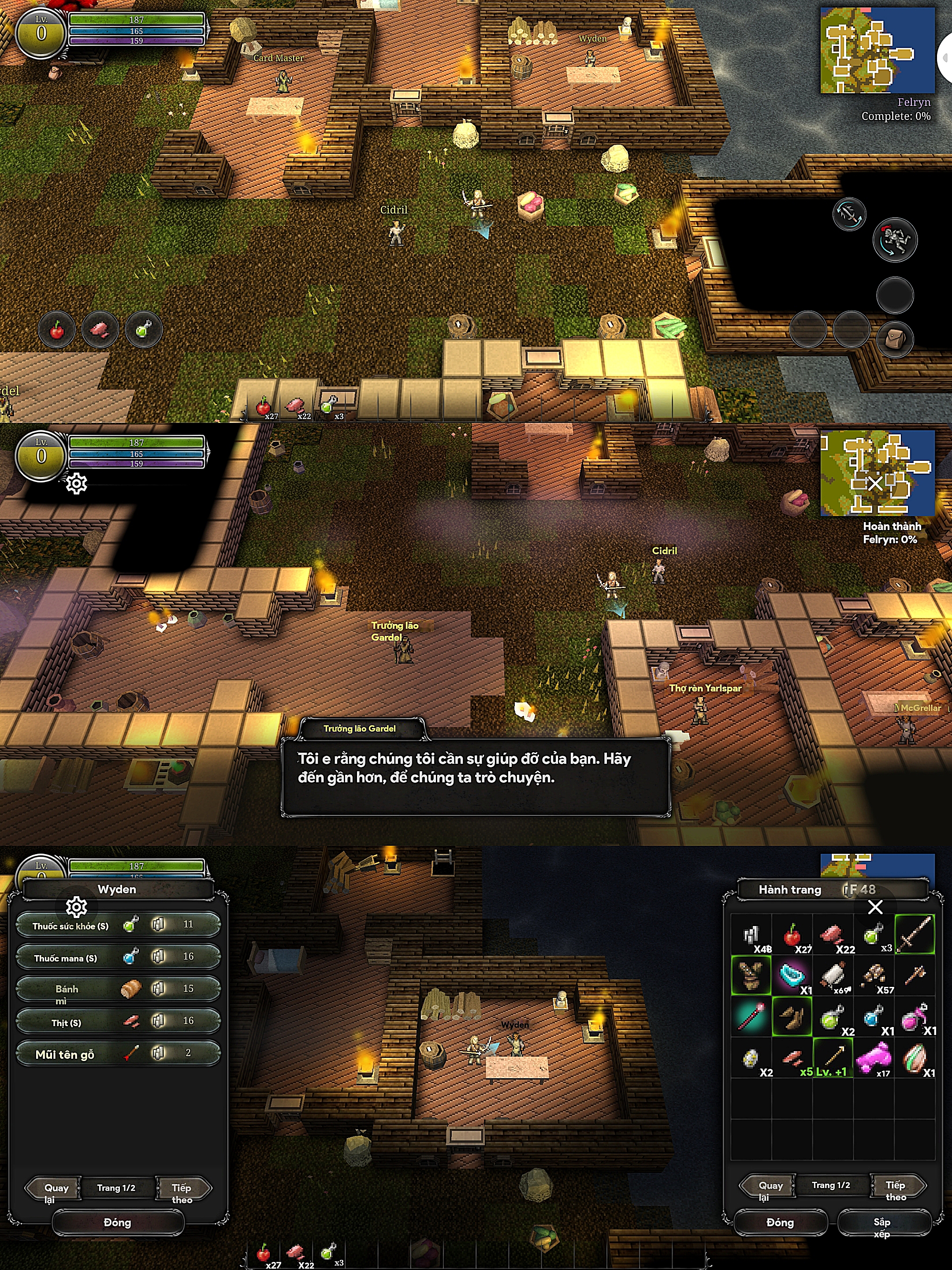Select the Thịt (S) shop entry
952x1270 pixels.
click(x=118, y=1021)
